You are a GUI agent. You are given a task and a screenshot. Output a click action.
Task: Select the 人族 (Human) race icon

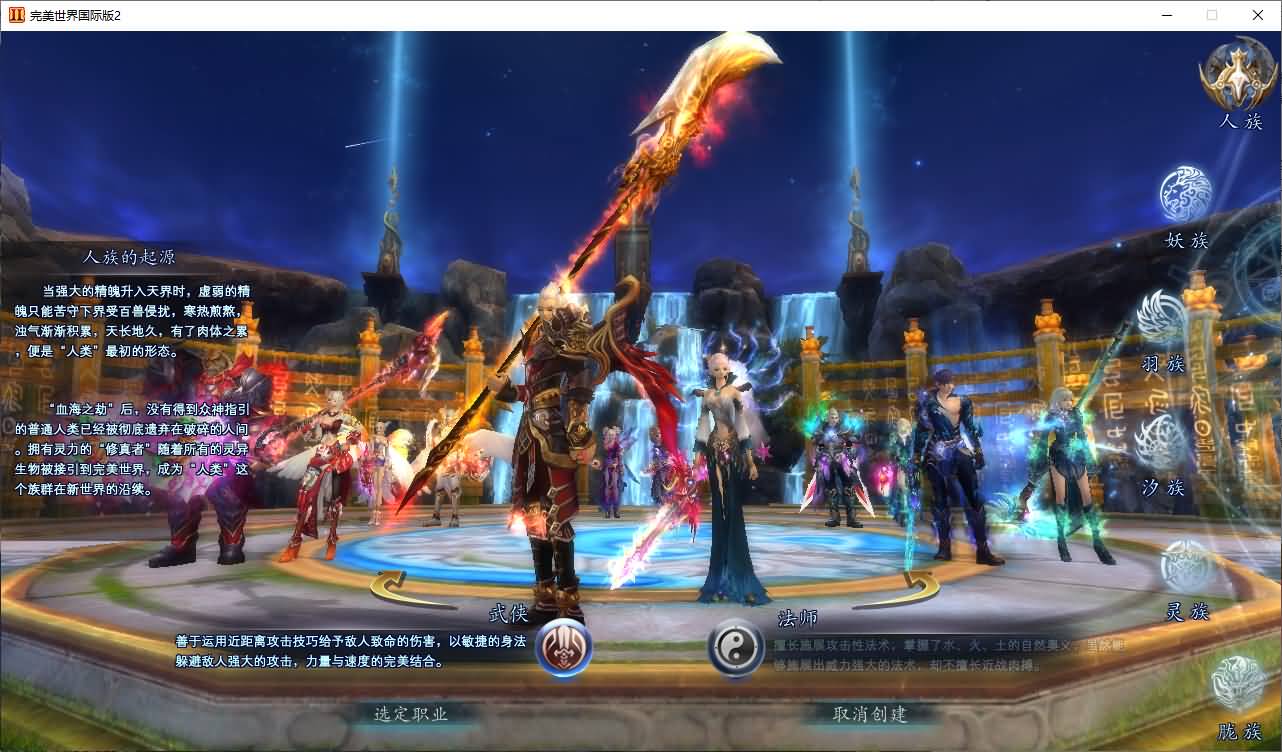[1237, 75]
